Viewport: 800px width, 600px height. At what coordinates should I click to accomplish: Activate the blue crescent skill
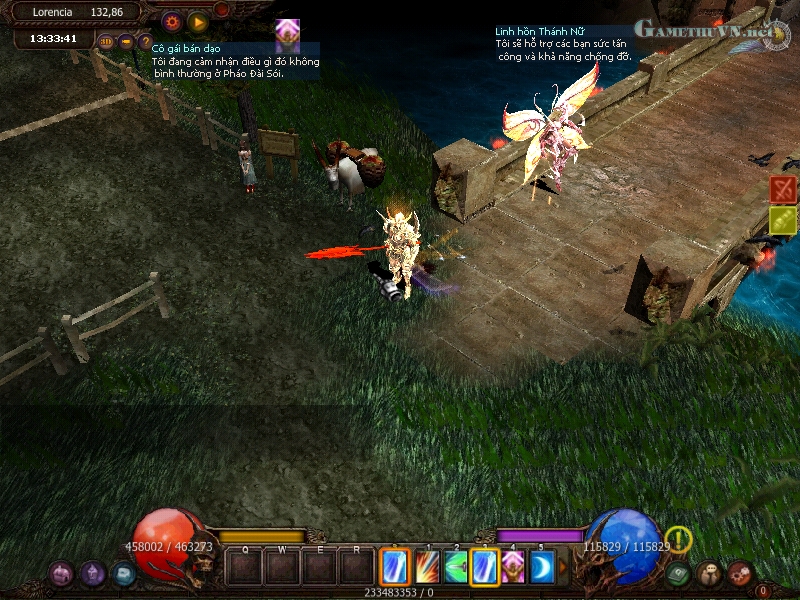(542, 567)
